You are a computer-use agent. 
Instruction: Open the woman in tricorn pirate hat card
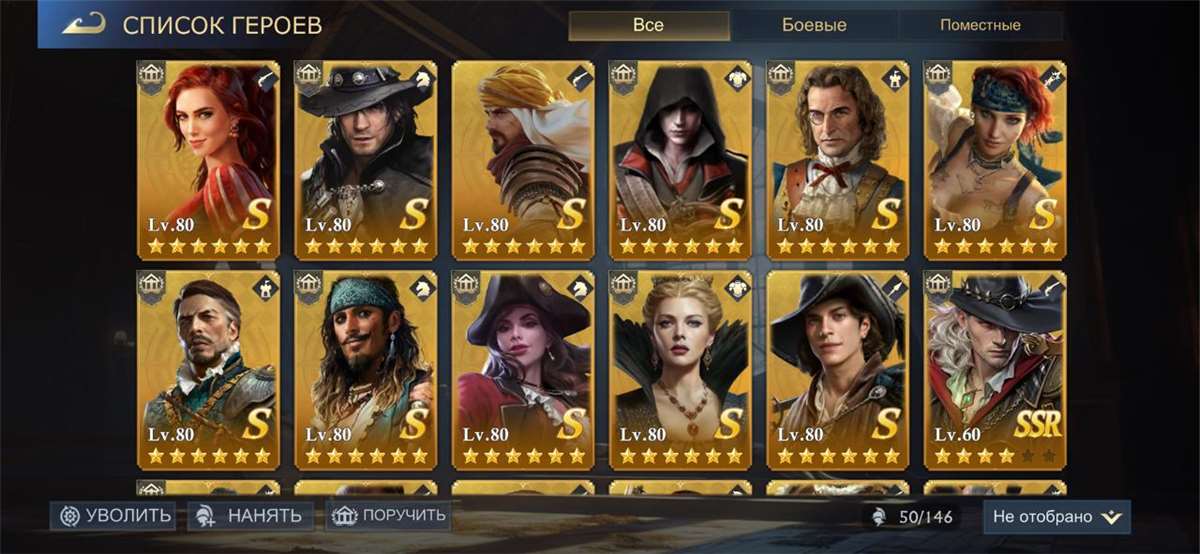523,370
